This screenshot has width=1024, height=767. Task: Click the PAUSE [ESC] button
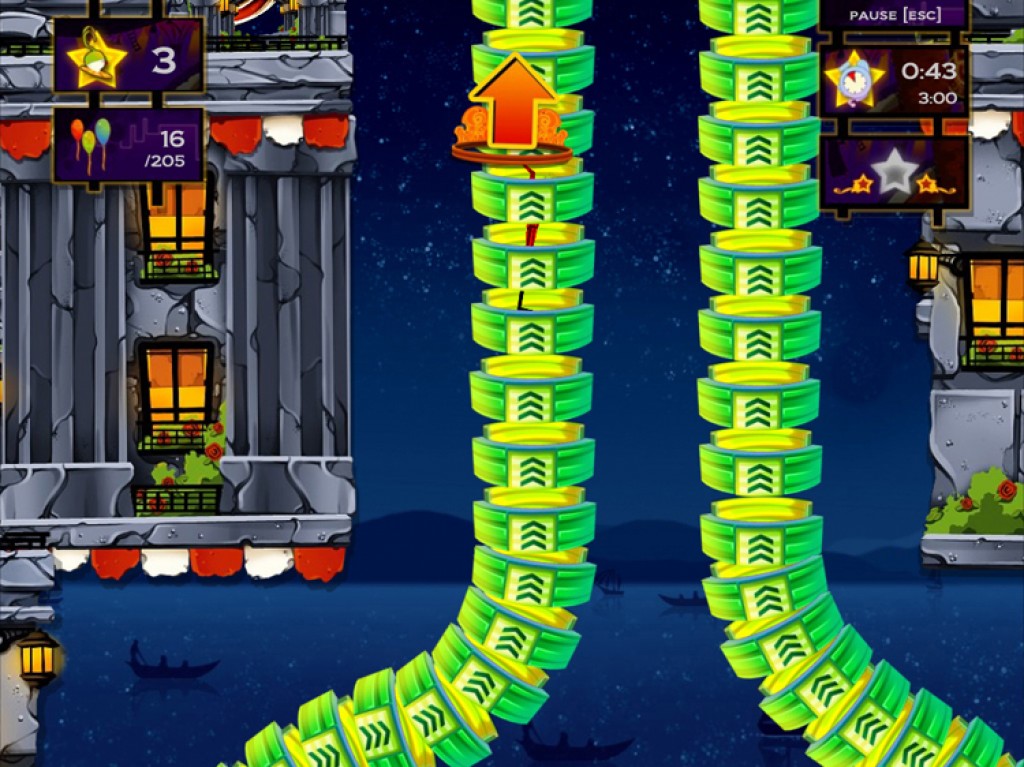893,15
